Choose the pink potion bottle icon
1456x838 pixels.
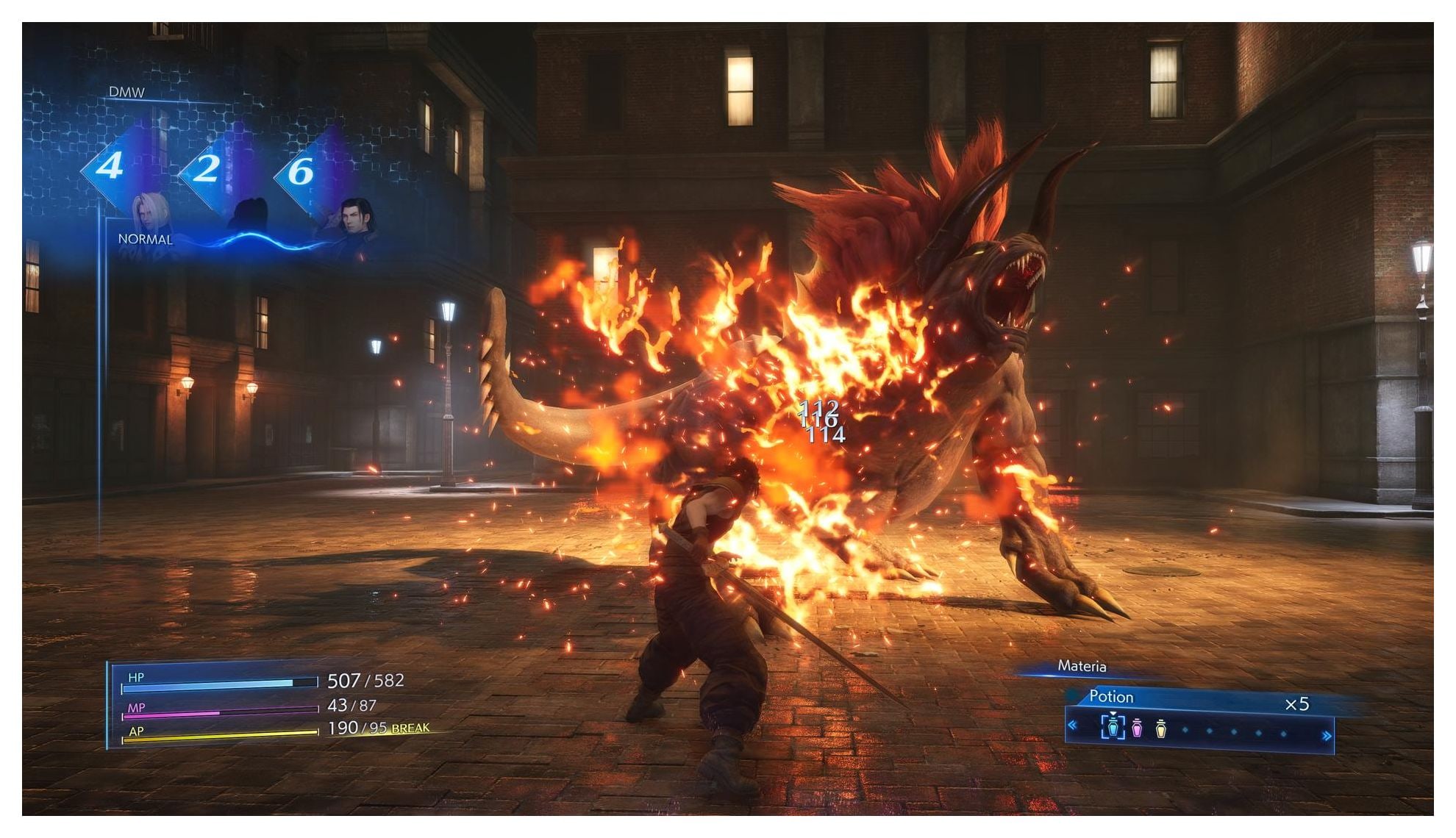pyautogui.click(x=1137, y=728)
